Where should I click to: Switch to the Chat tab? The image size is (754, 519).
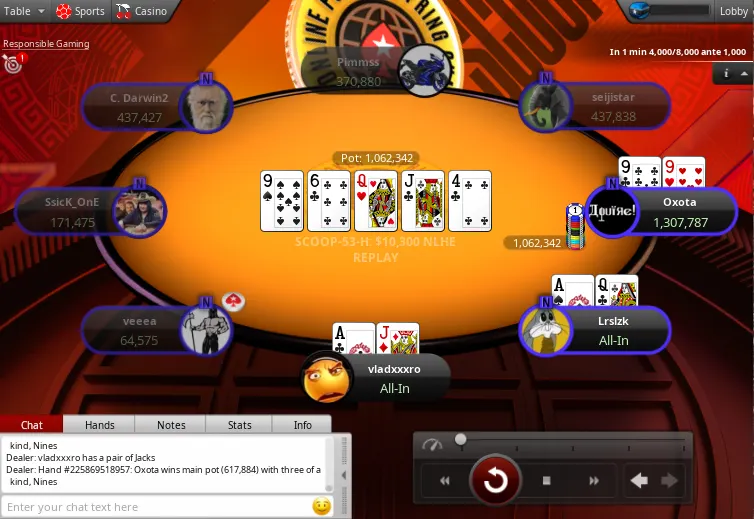pos(32,425)
